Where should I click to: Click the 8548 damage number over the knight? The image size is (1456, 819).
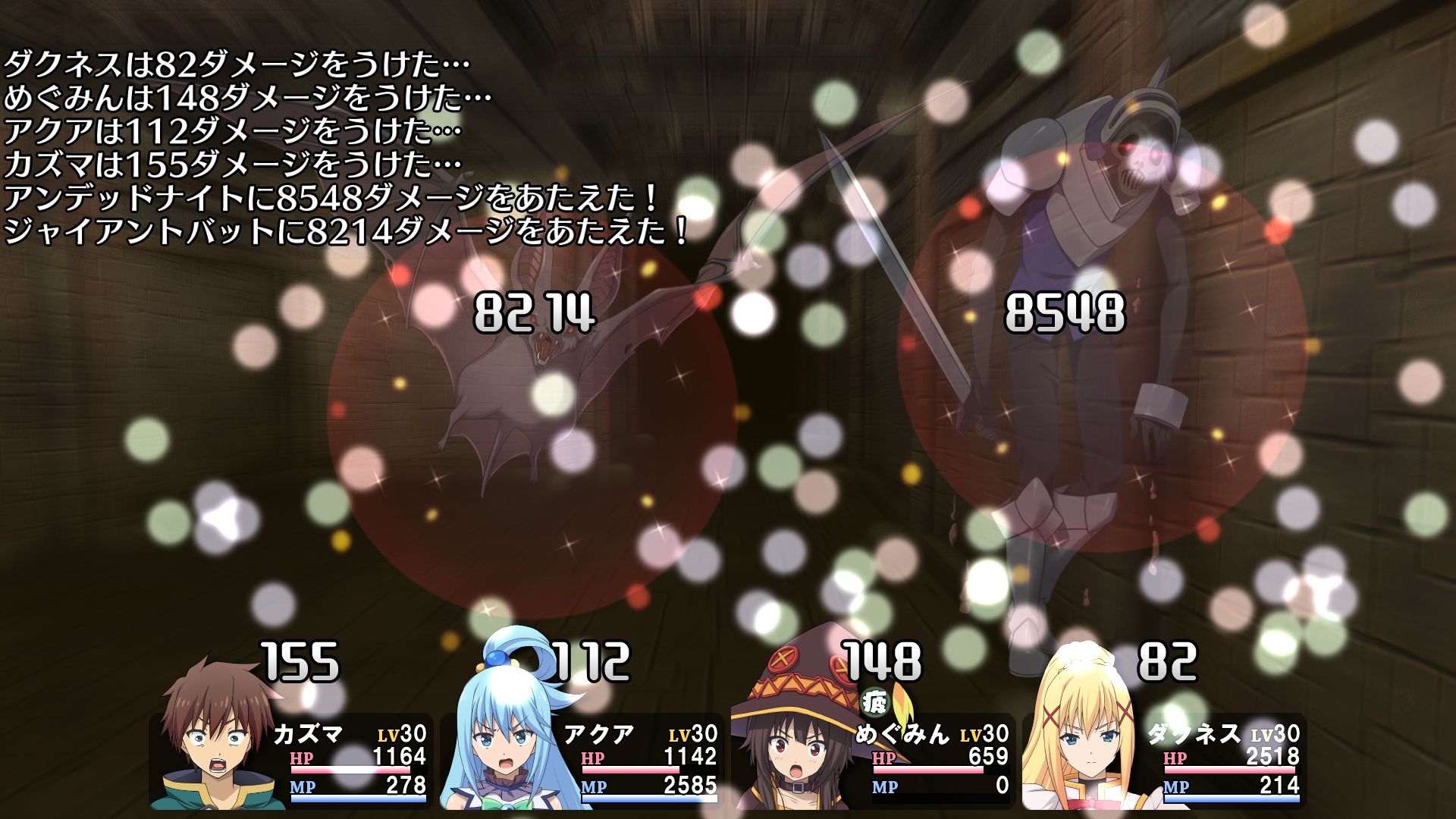[x=1065, y=312]
